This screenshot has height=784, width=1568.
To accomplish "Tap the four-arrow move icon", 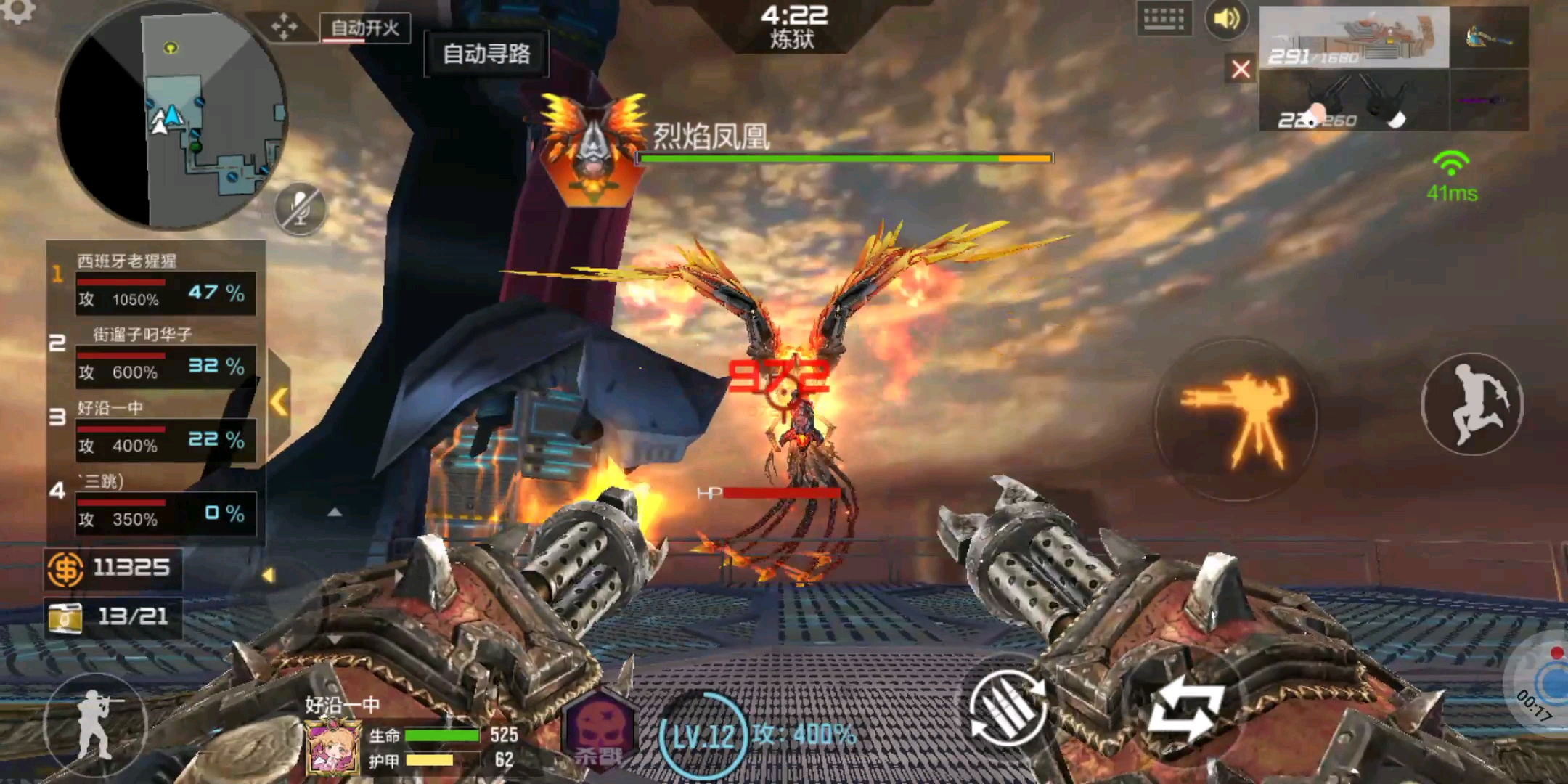I will tap(285, 28).
